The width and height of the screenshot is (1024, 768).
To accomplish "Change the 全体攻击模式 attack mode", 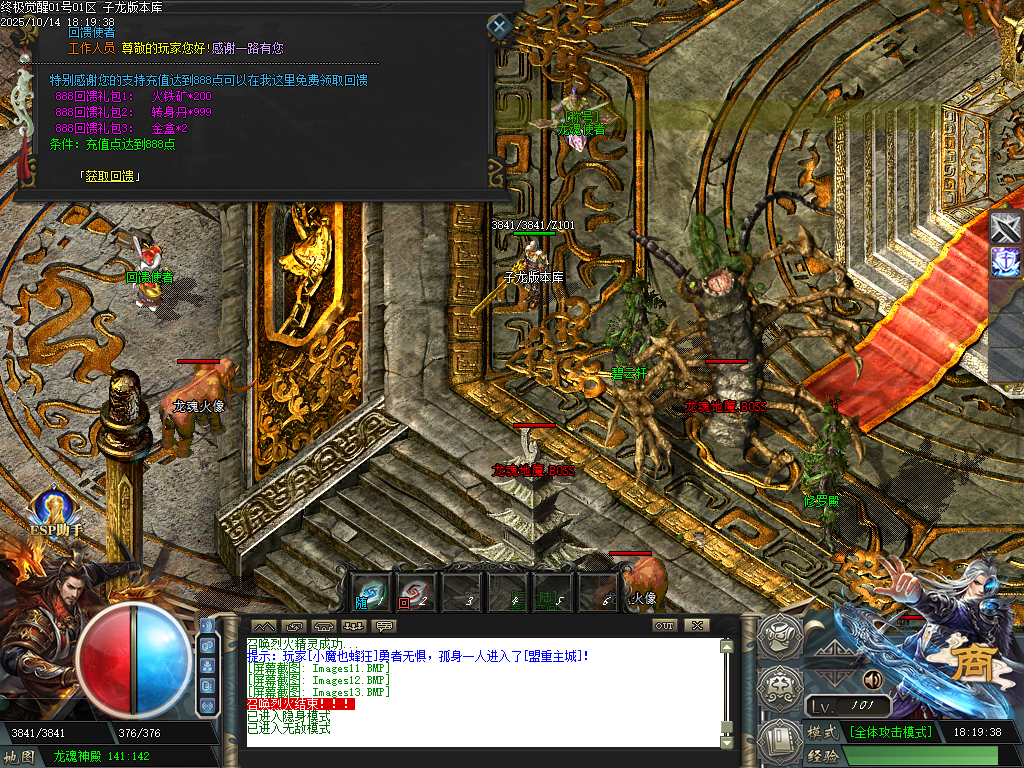I will 890,732.
